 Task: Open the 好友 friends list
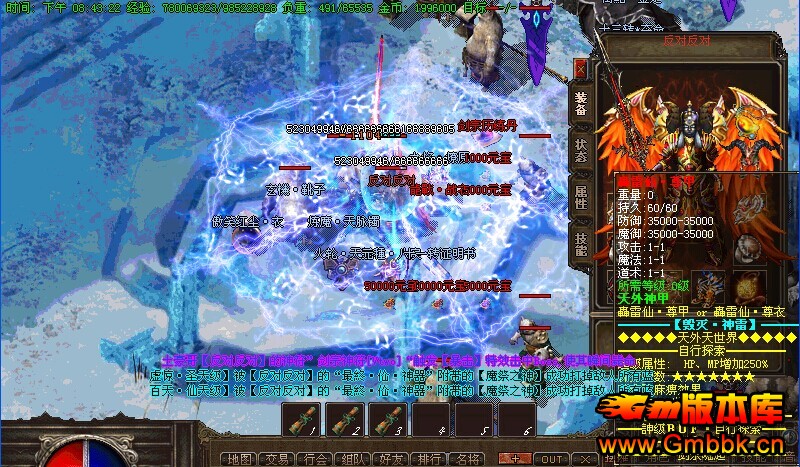[391, 459]
